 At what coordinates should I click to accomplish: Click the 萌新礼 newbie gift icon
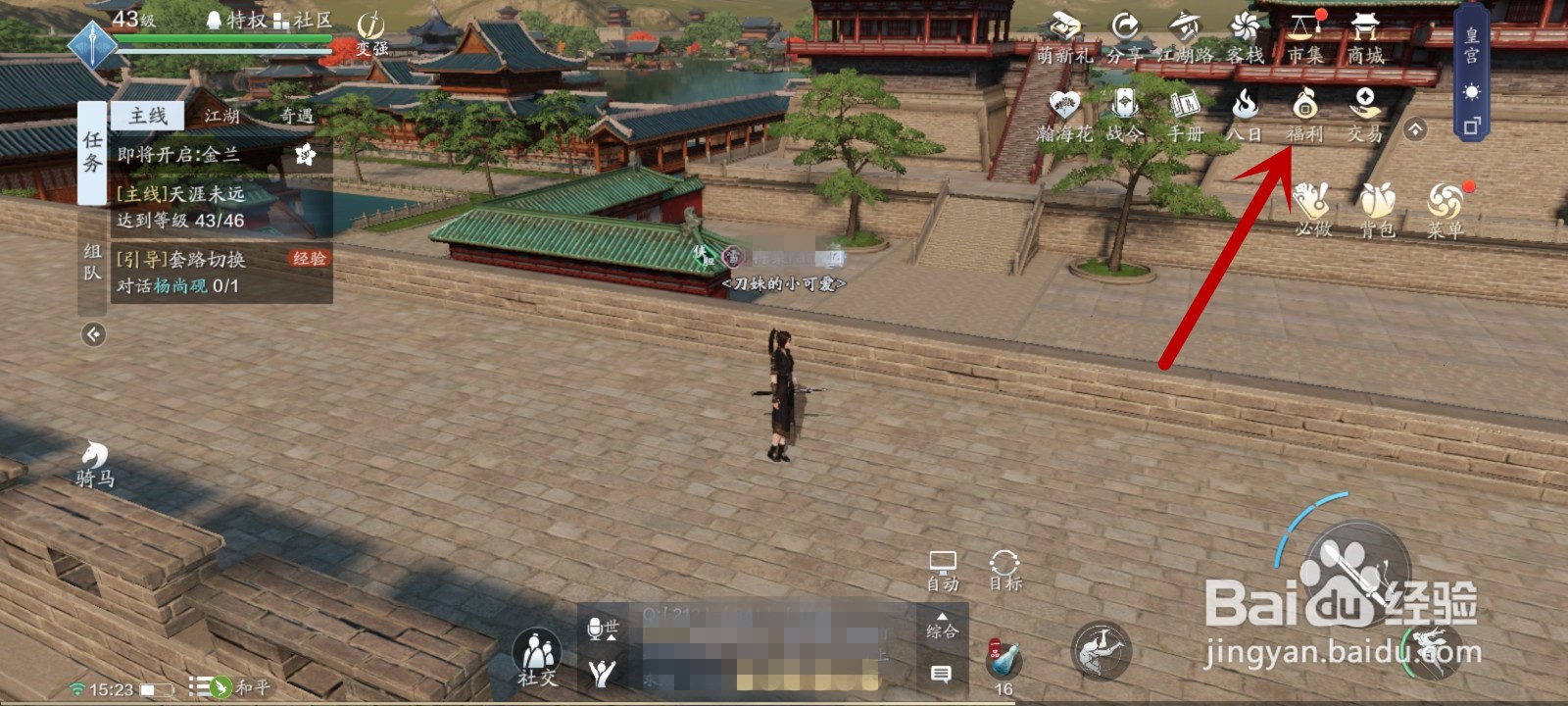[1065, 34]
